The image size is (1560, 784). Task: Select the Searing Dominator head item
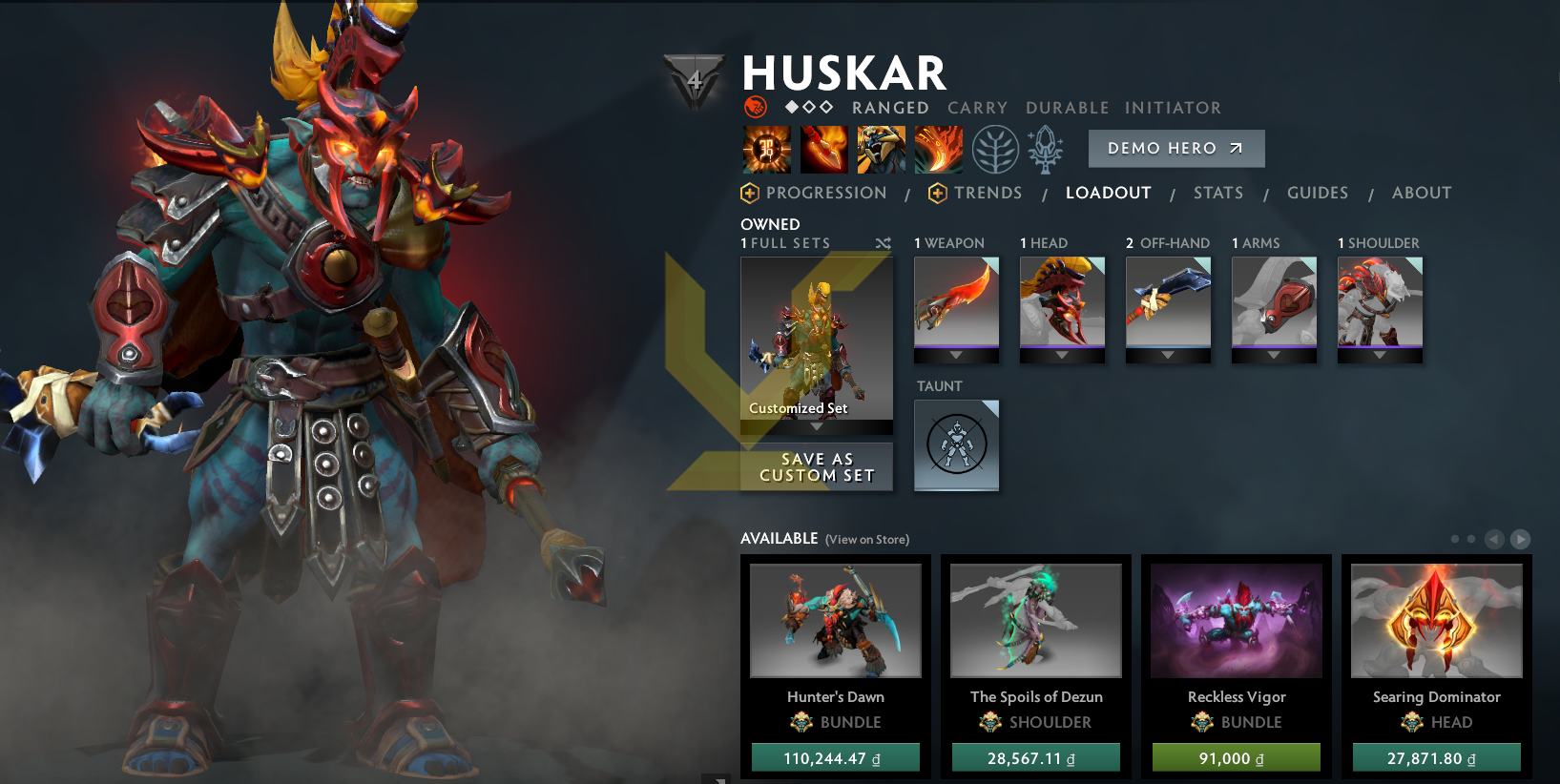1436,622
